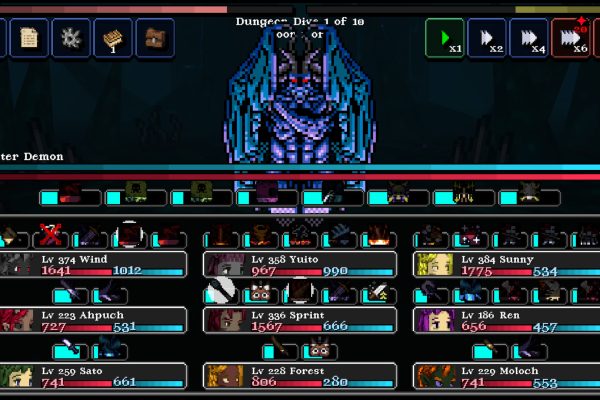Open the gear settings icon
Image resolution: width=600 pixels, height=400 pixels.
pyautogui.click(x=70, y=39)
